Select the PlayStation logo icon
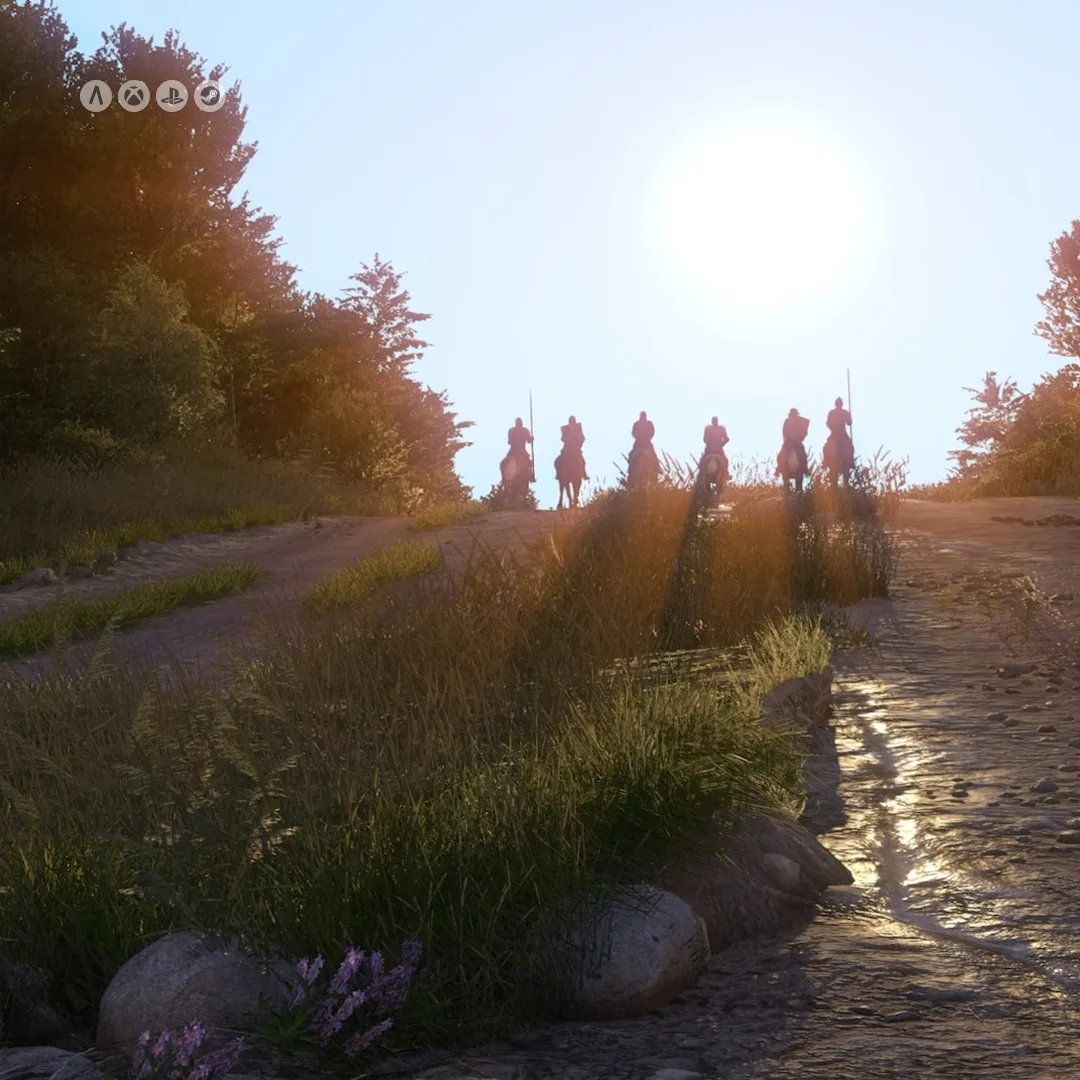This screenshot has width=1080, height=1080. pos(172,96)
